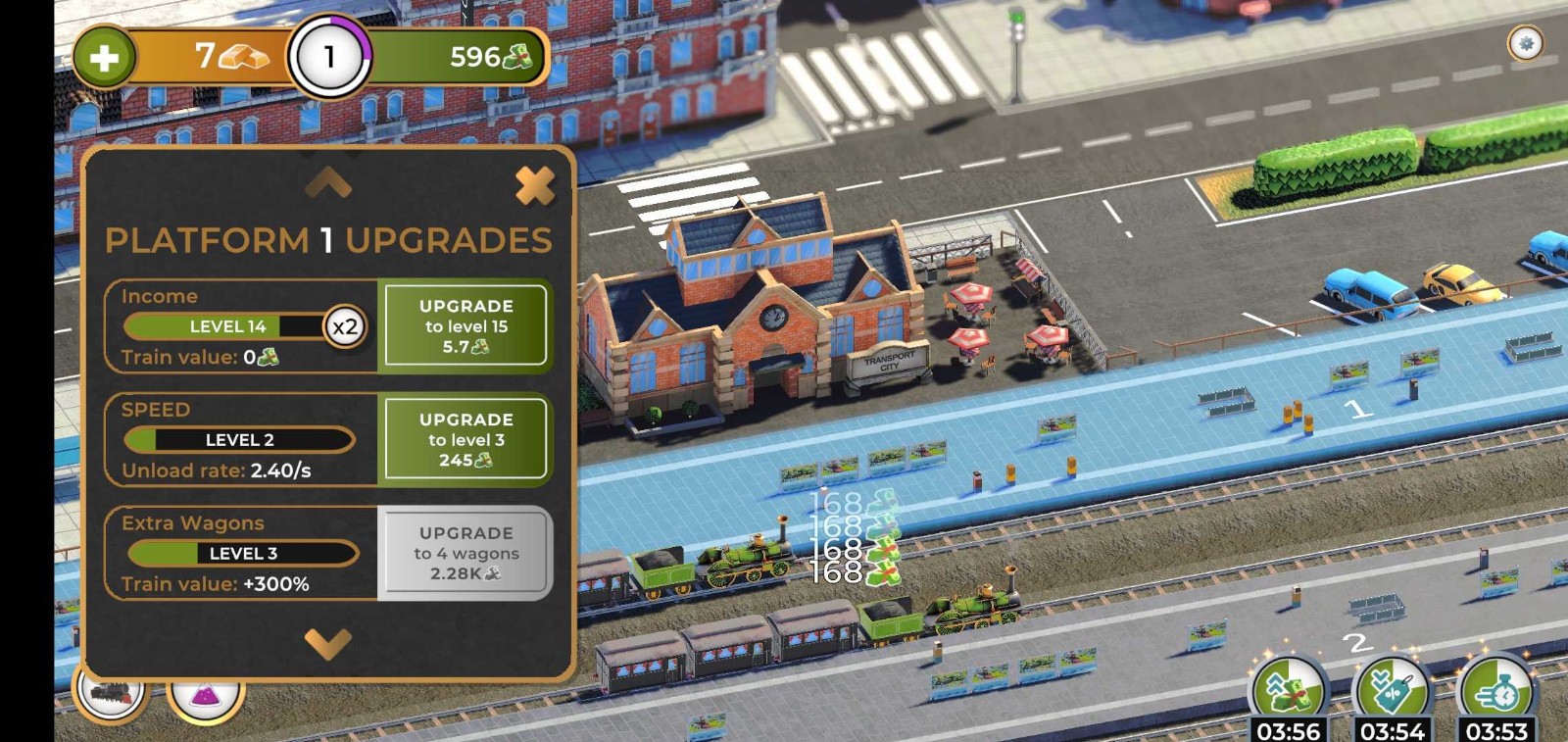Tap the player level 1 circle

click(x=329, y=57)
